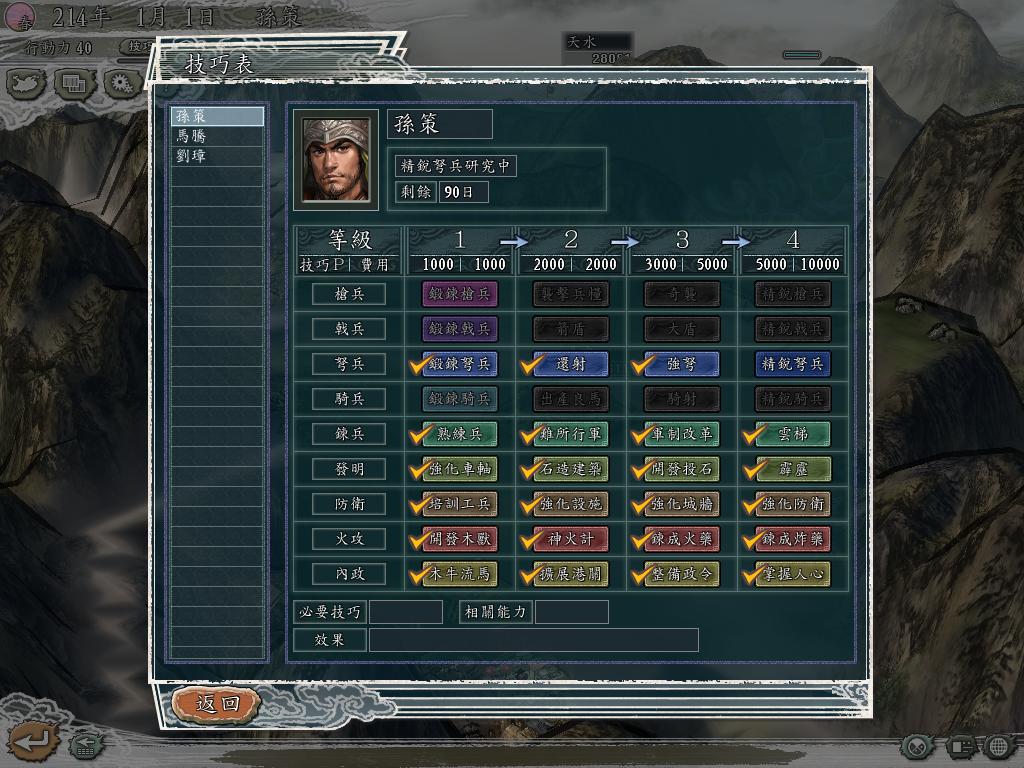Select the 強化城牆 technique
The width and height of the screenshot is (1024, 768).
(682, 504)
